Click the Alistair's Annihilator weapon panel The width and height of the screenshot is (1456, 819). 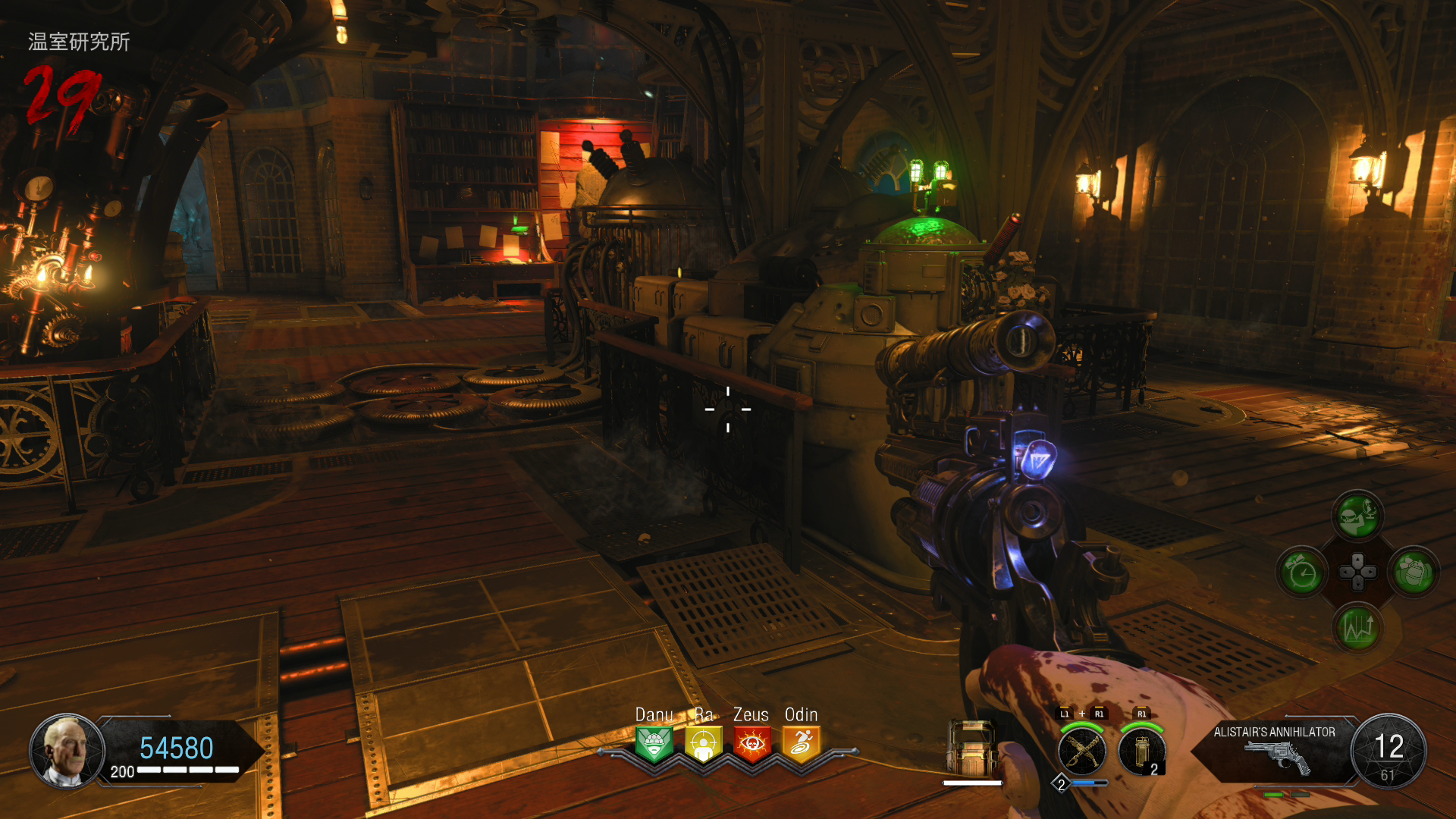click(x=1274, y=751)
